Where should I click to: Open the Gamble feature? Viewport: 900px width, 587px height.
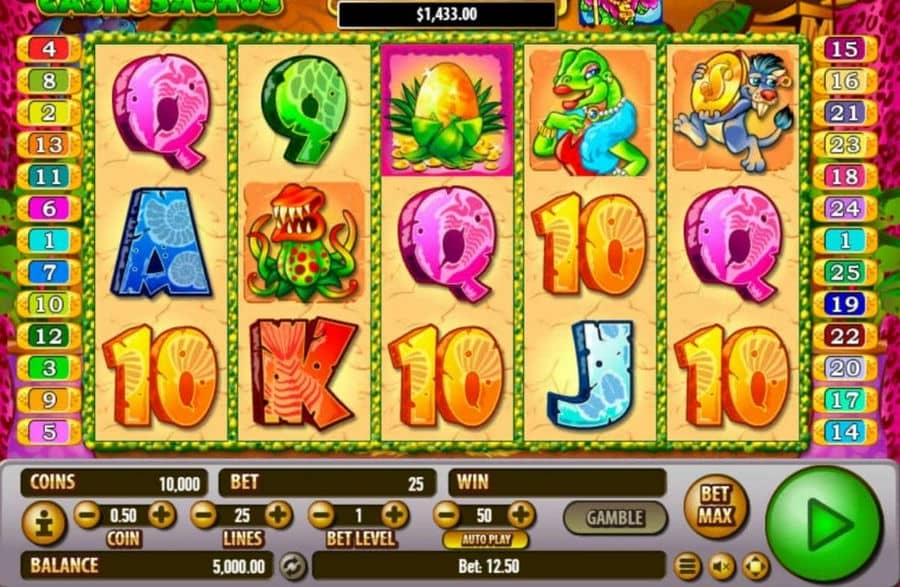614,518
